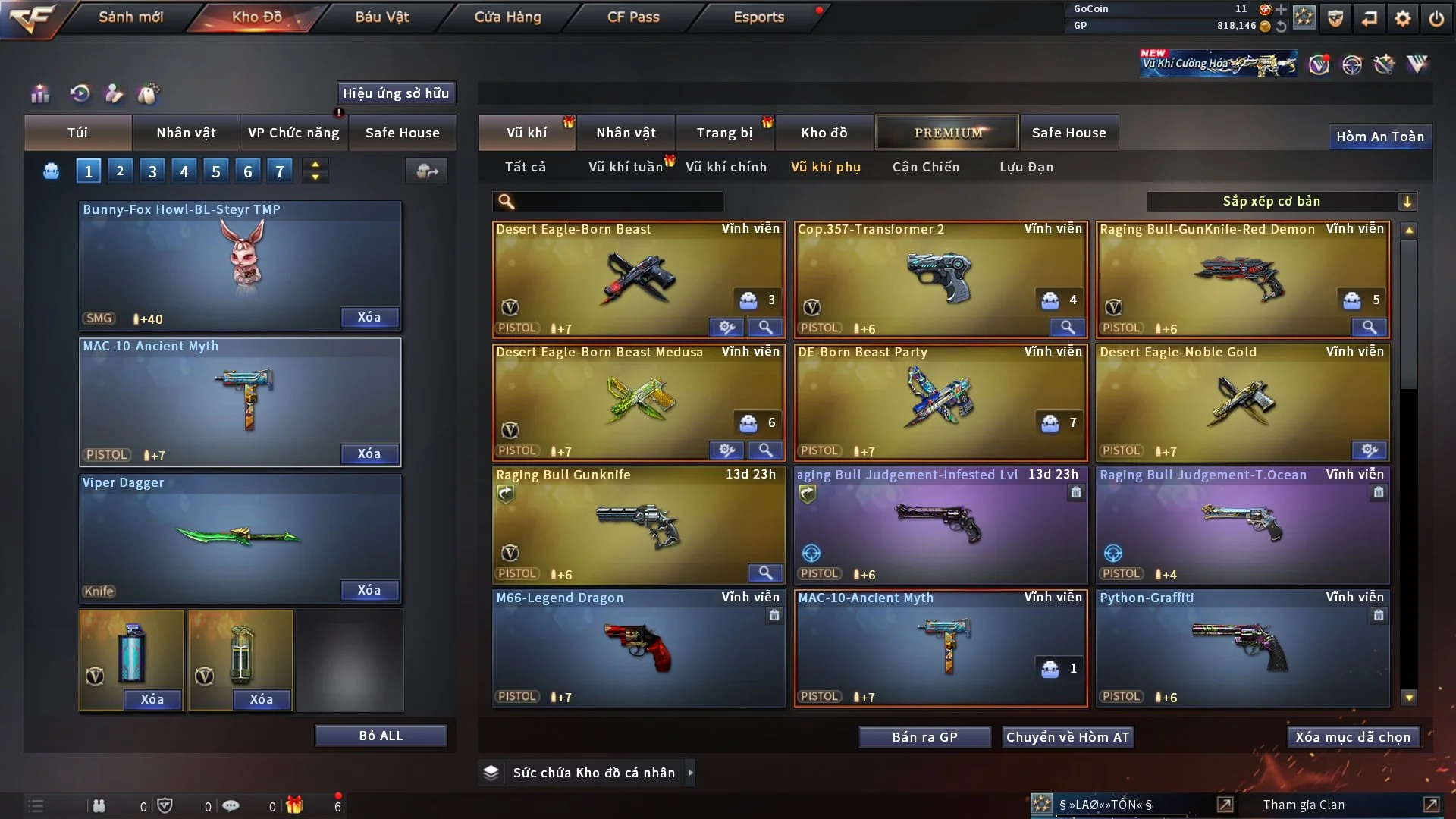Pick the Python-Graffiti revolver
Image resolution: width=1456 pixels, height=819 pixels.
[x=1242, y=648]
